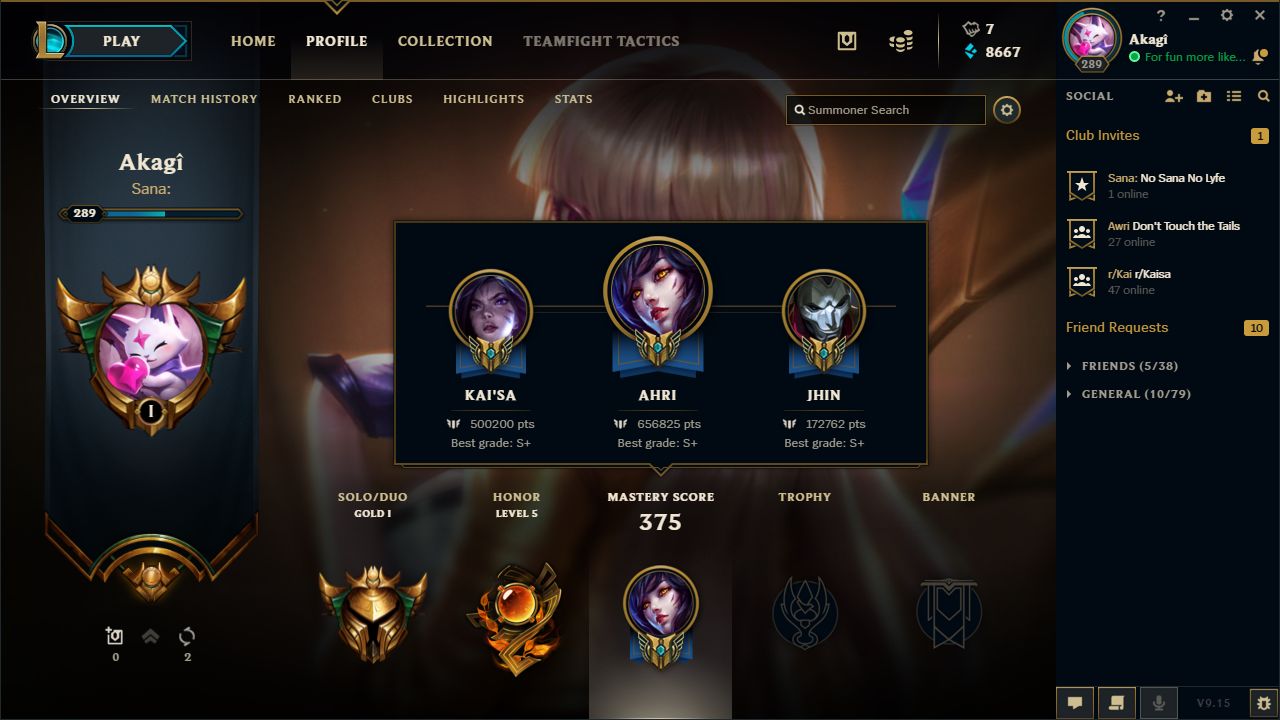Click the level 289 experience progress bar

pos(150,213)
